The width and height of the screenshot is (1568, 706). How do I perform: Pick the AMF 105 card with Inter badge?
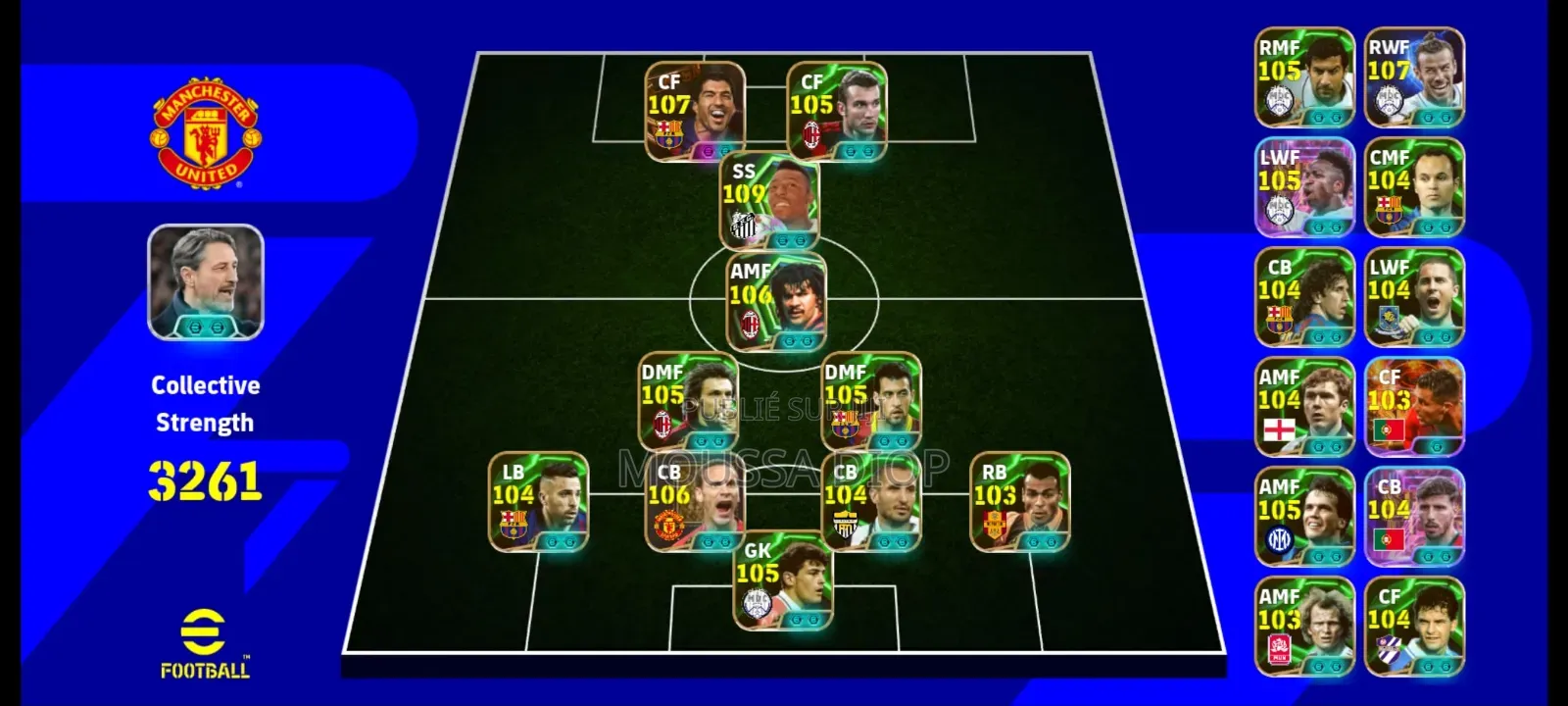1304,517
